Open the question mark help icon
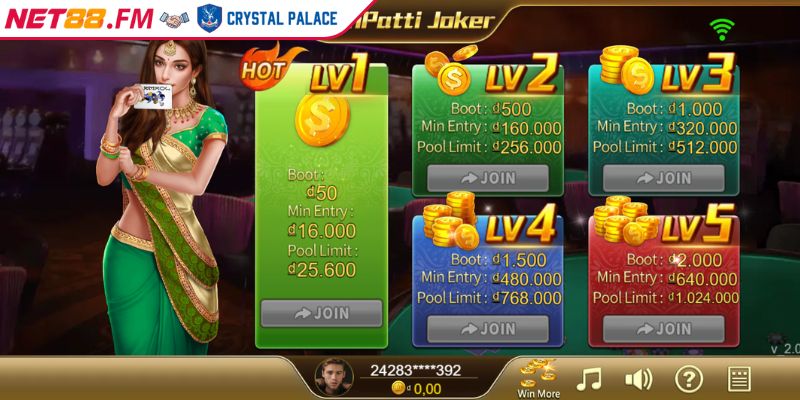Screen dimensions: 800x400 (688, 378)
